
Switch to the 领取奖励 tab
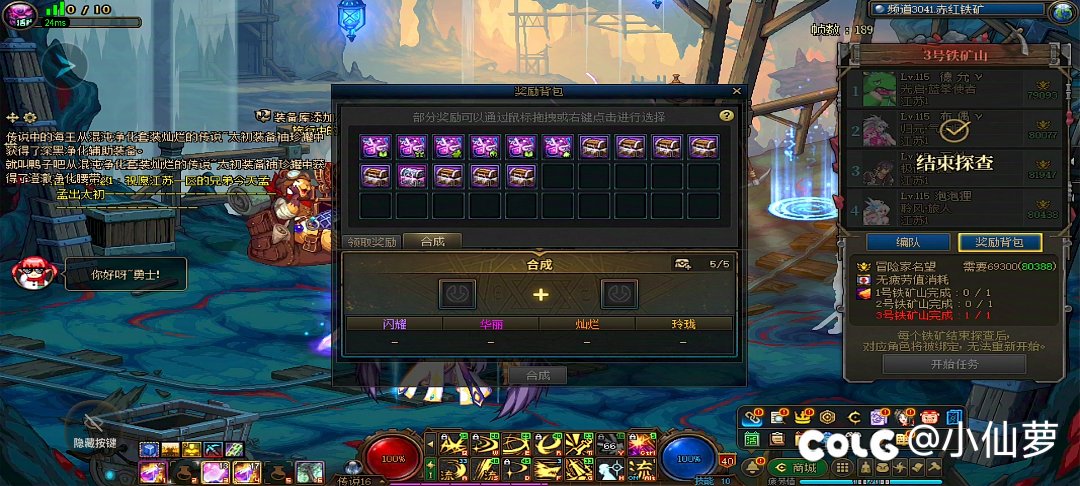(x=372, y=241)
